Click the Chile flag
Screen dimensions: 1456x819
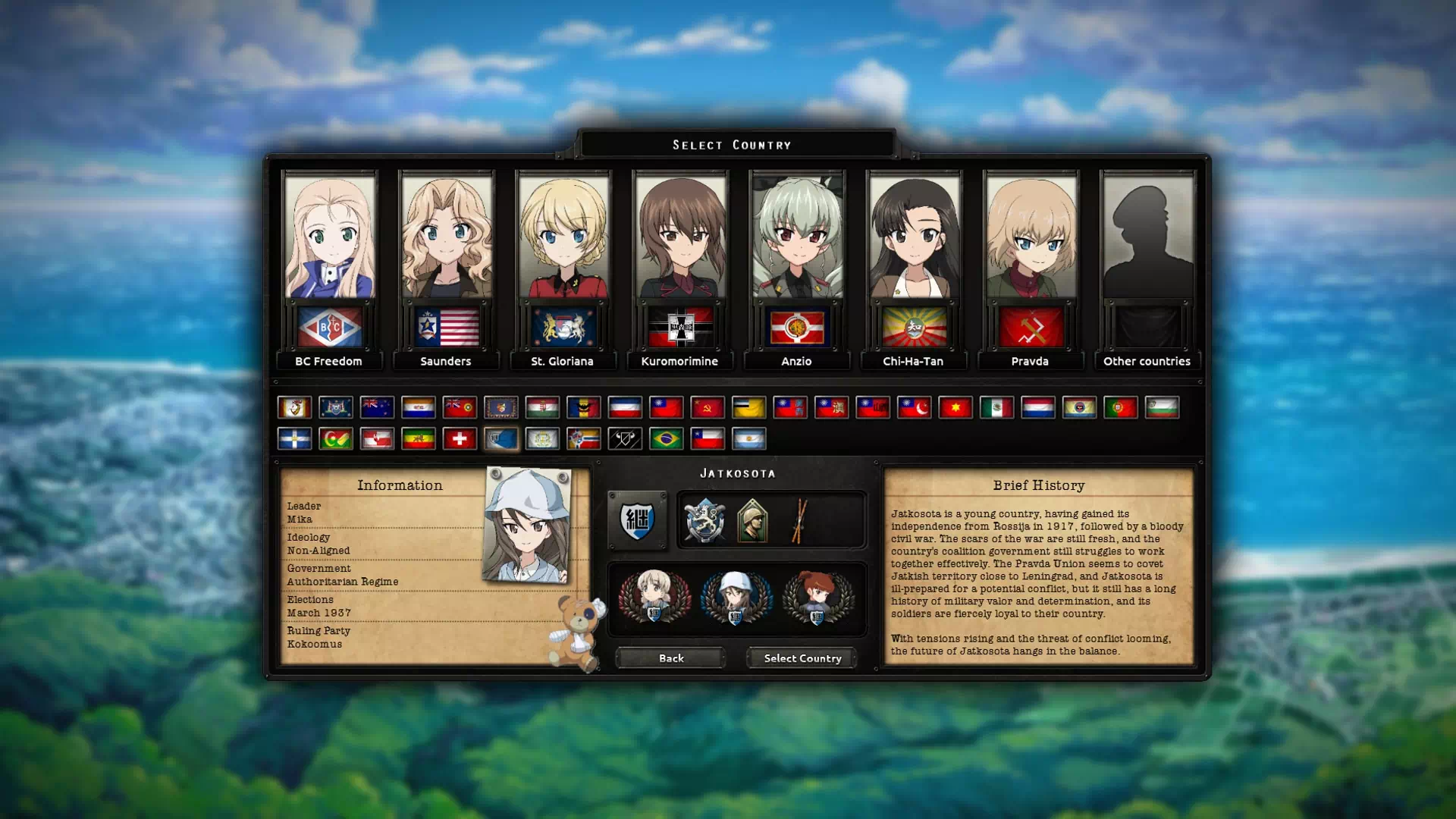(708, 439)
